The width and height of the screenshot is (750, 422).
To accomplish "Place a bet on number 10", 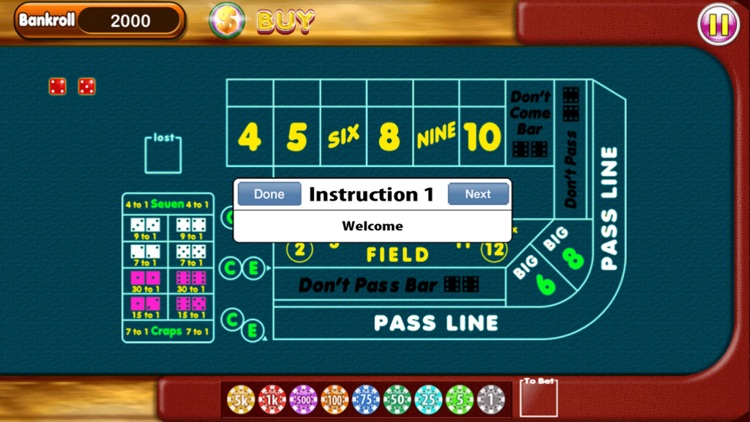I will point(482,137).
